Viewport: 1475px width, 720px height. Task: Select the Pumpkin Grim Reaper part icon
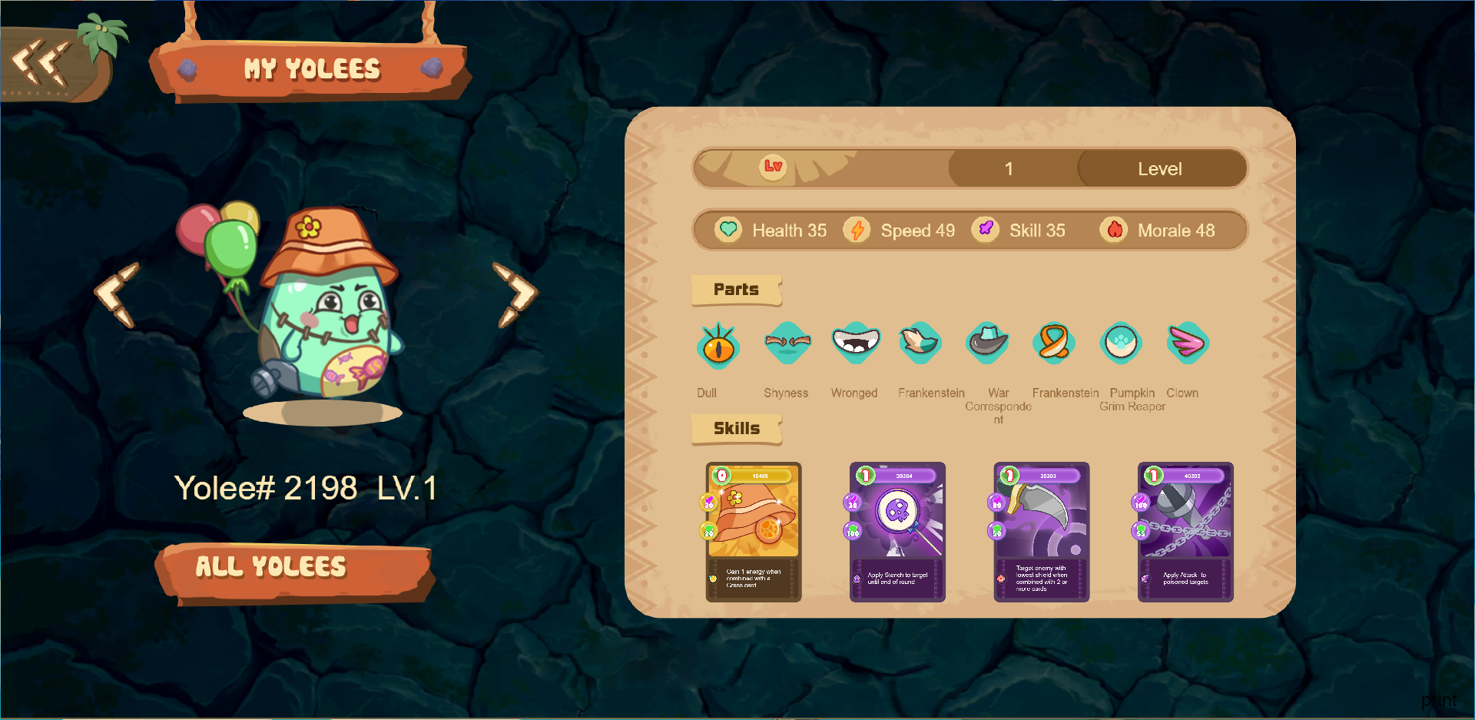[1121, 343]
